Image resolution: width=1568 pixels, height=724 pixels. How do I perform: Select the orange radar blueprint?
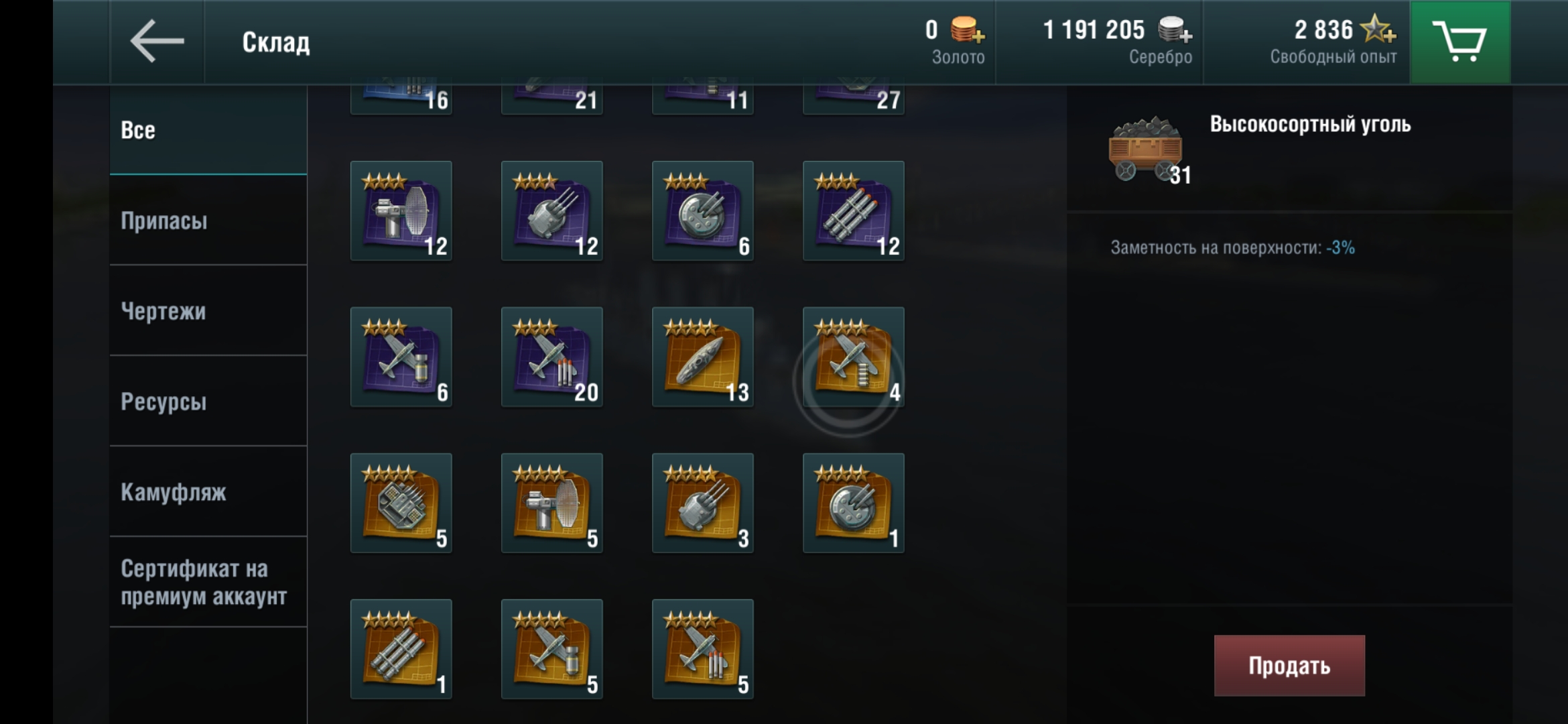point(551,503)
